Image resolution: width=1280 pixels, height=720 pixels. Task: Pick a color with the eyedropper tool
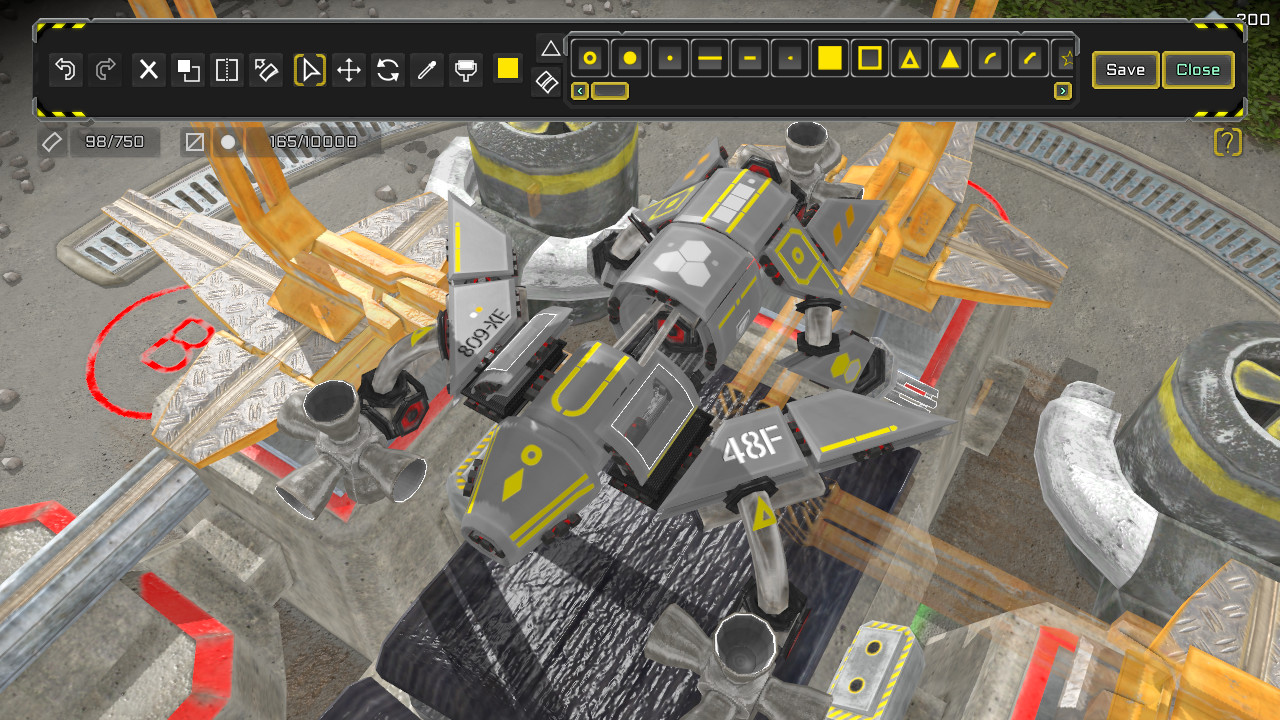pos(426,70)
